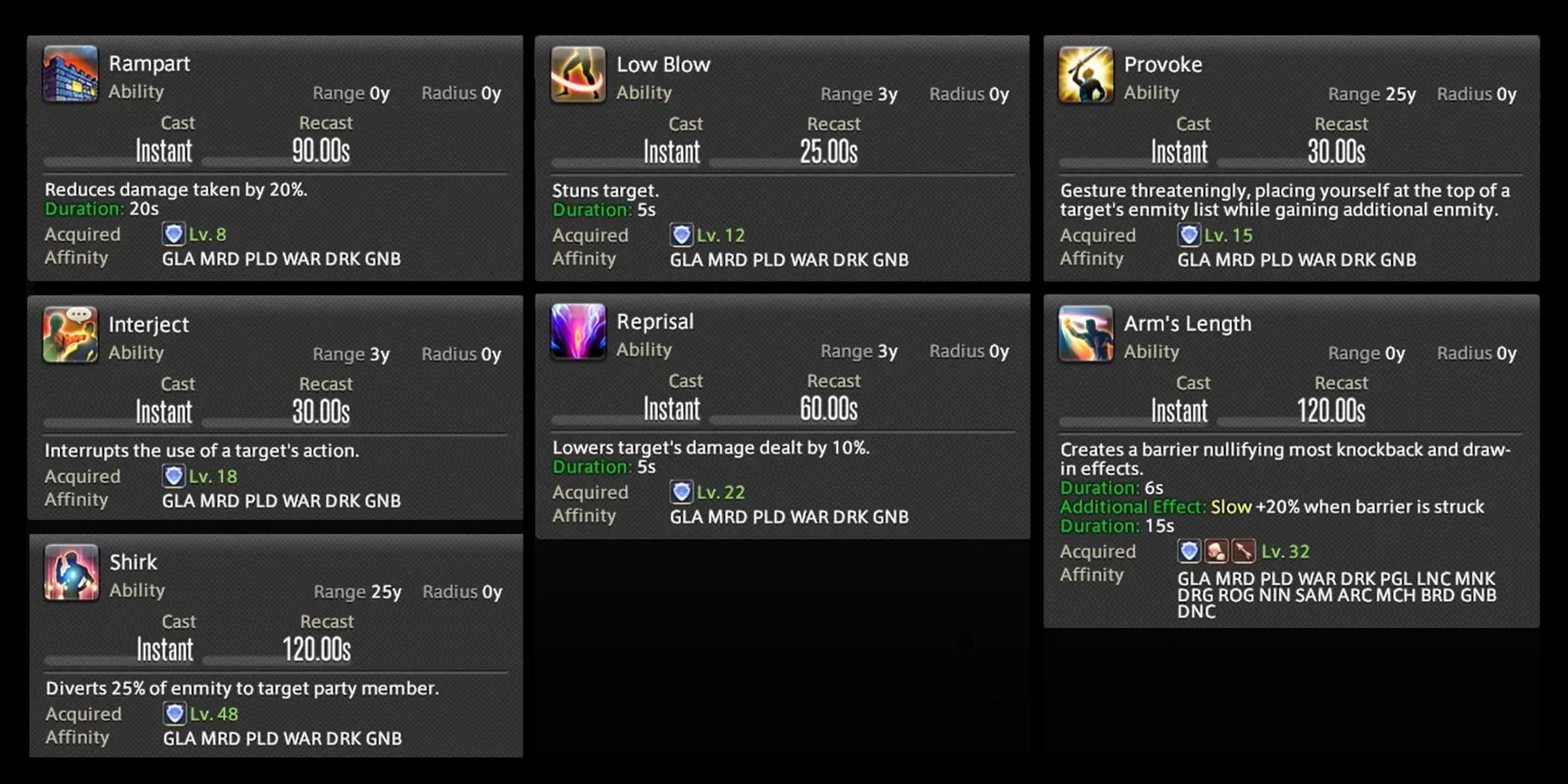Click the pugilist job icon in Arm's Length acquisition

[x=1215, y=551]
